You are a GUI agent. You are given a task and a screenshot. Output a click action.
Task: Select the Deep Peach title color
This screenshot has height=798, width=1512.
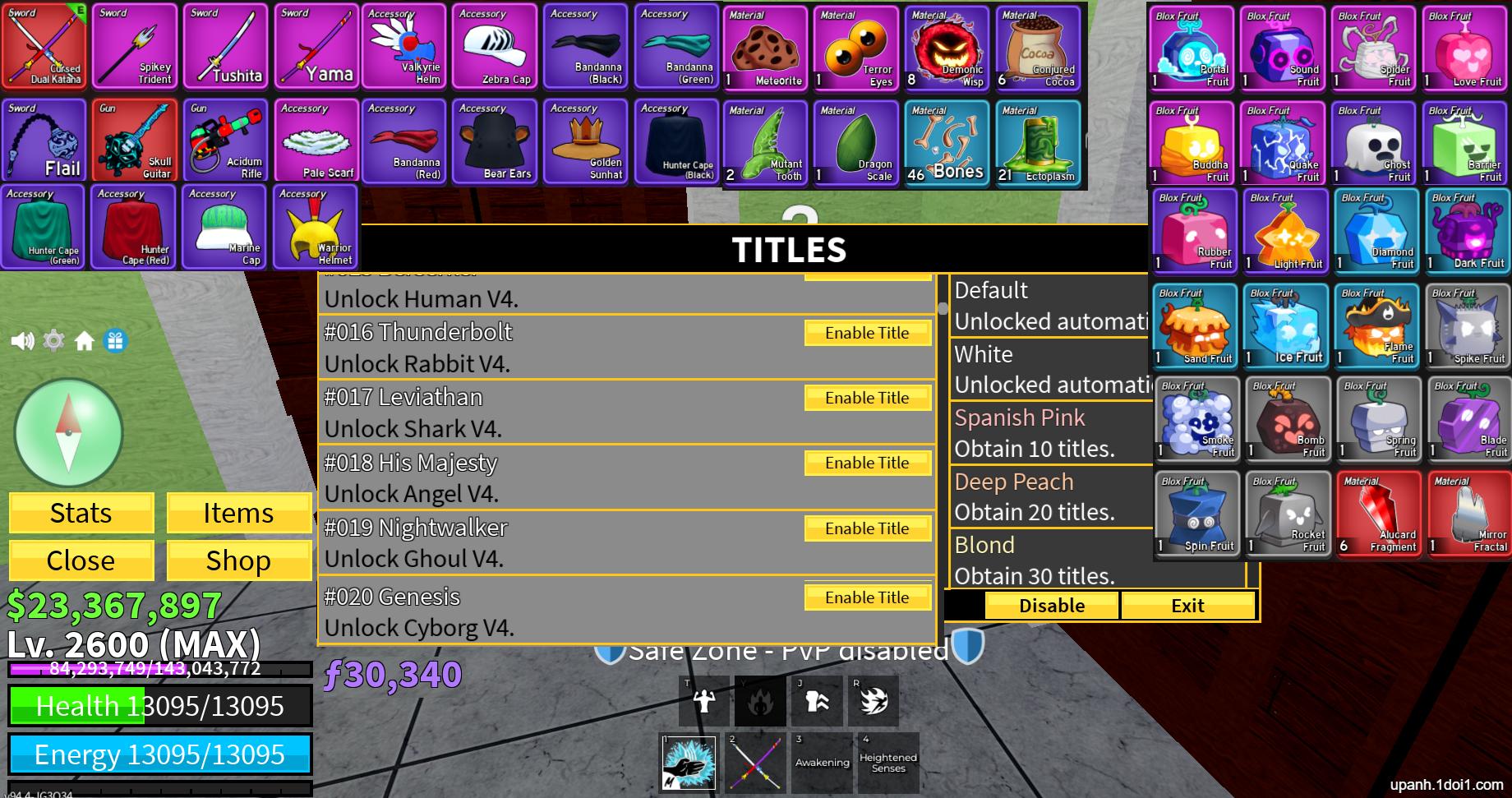point(1014,482)
